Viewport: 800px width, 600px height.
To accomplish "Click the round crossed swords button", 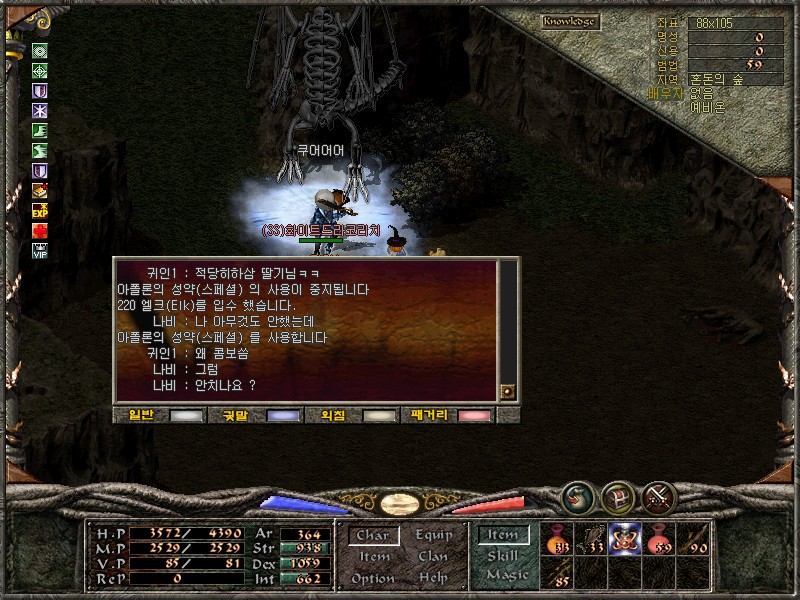I will tap(660, 495).
